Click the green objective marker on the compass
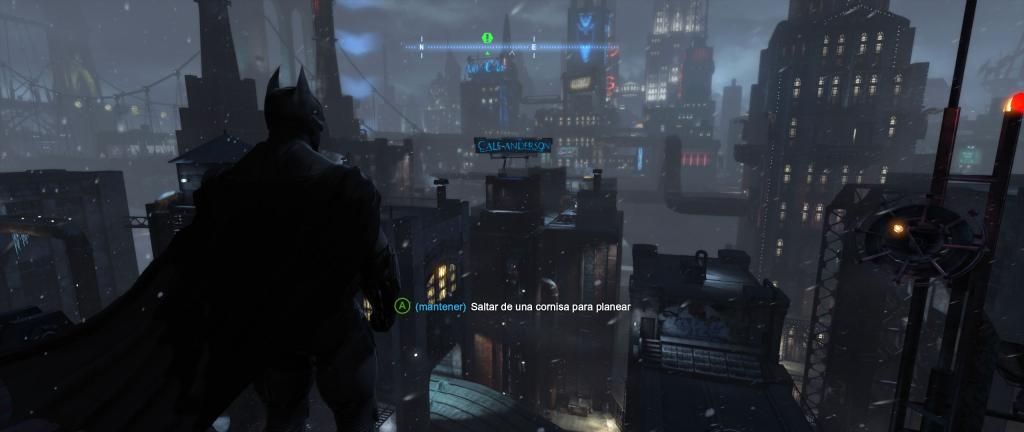This screenshot has width=1024, height=432. [487, 37]
